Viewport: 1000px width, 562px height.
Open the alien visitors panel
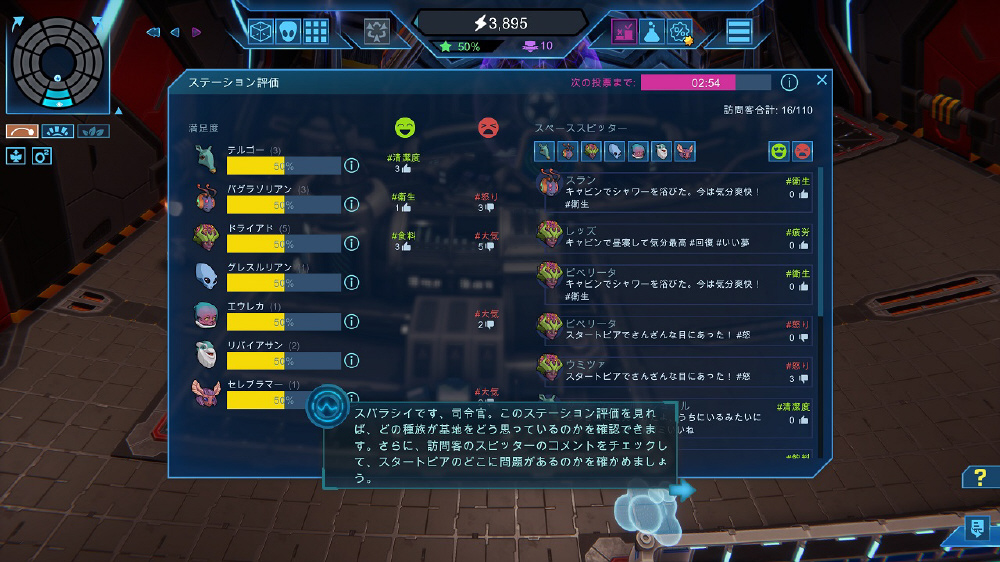288,31
